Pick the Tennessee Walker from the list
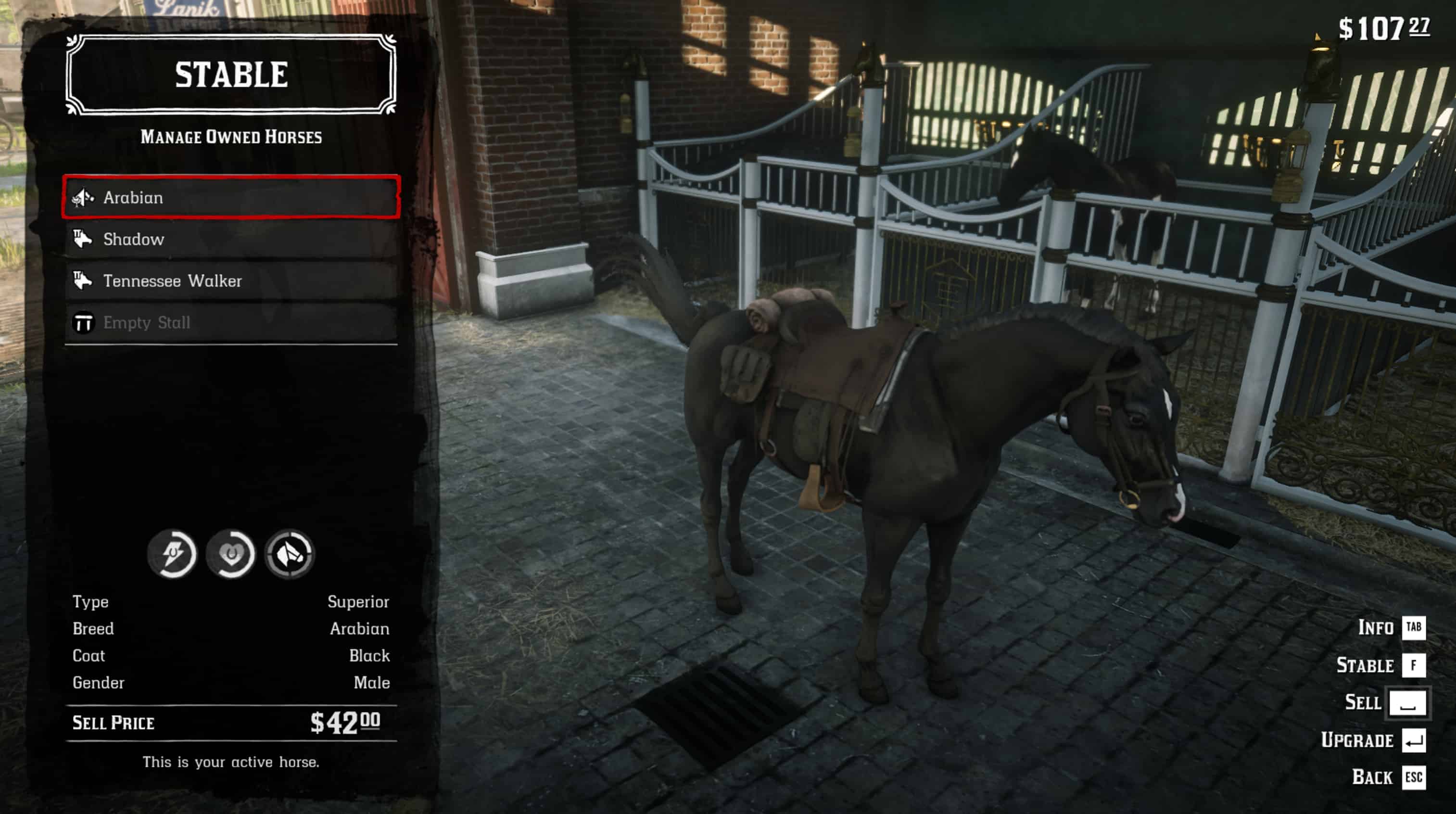This screenshot has width=1456, height=814. tap(230, 281)
